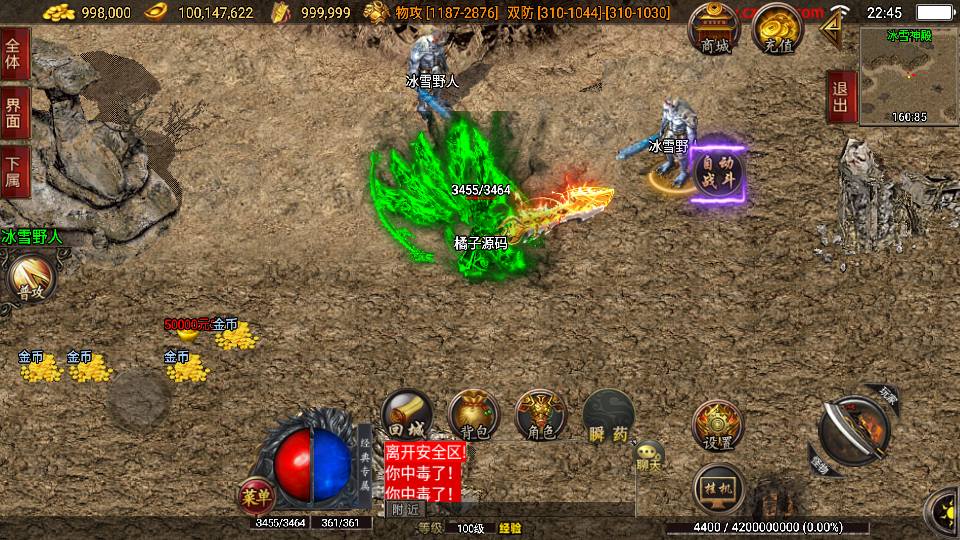Click the 退出 exit button
Image resolution: width=960 pixels, height=540 pixels.
841,97
